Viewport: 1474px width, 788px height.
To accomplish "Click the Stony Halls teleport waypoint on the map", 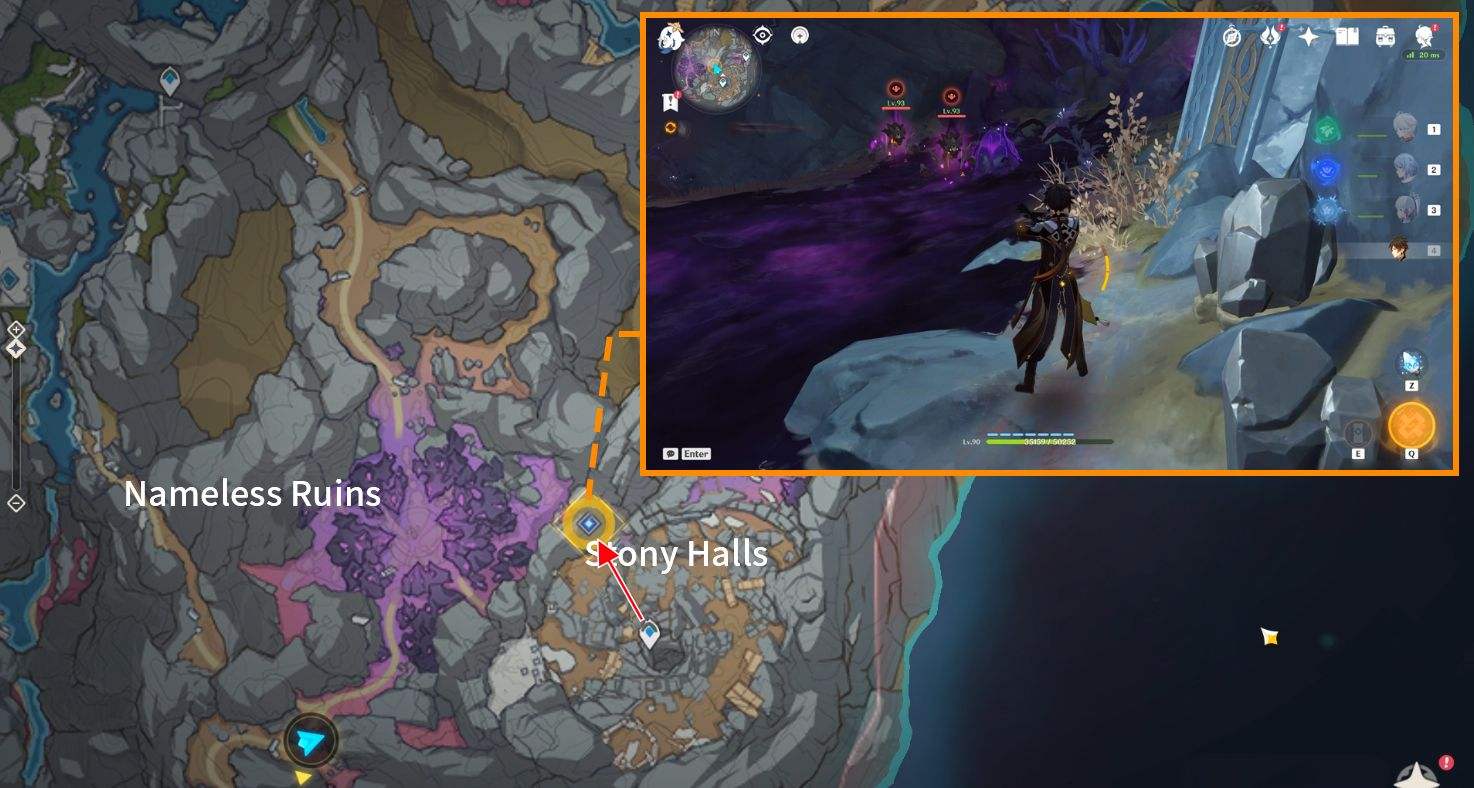I will pyautogui.click(x=590, y=521).
